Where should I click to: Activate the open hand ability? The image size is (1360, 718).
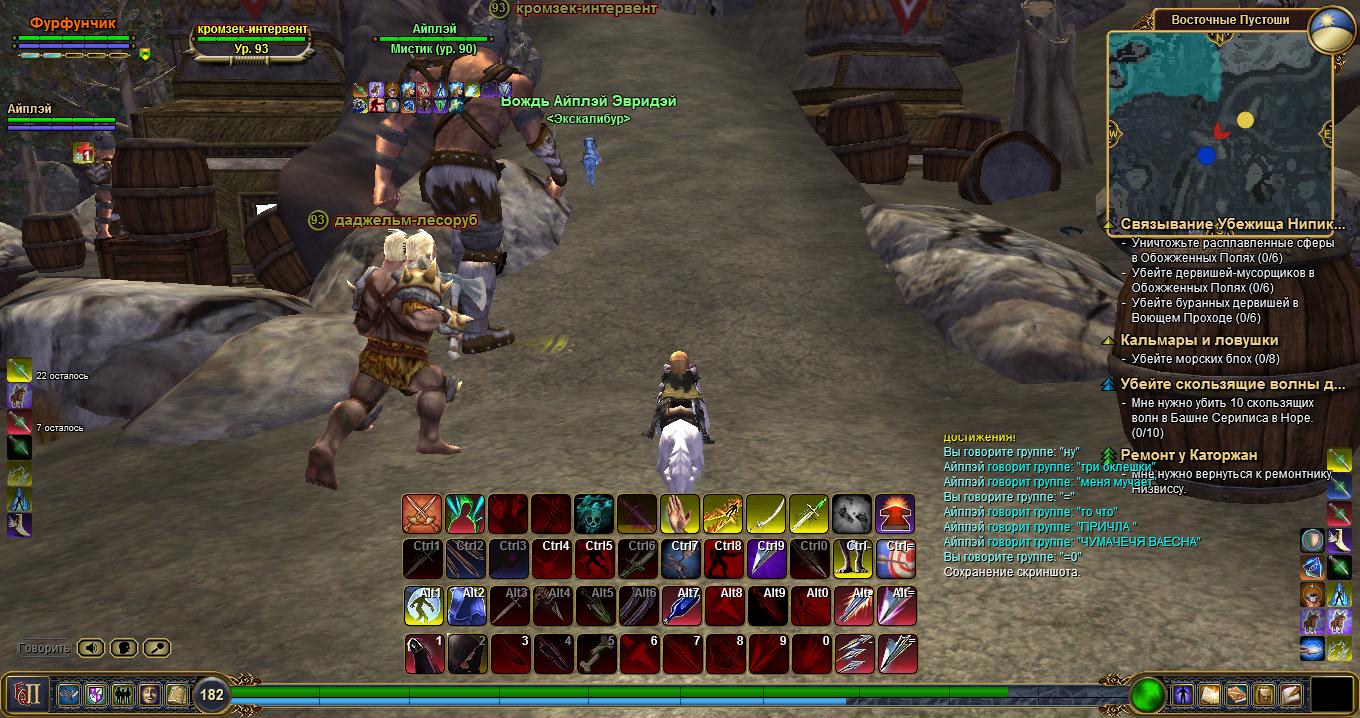point(680,514)
